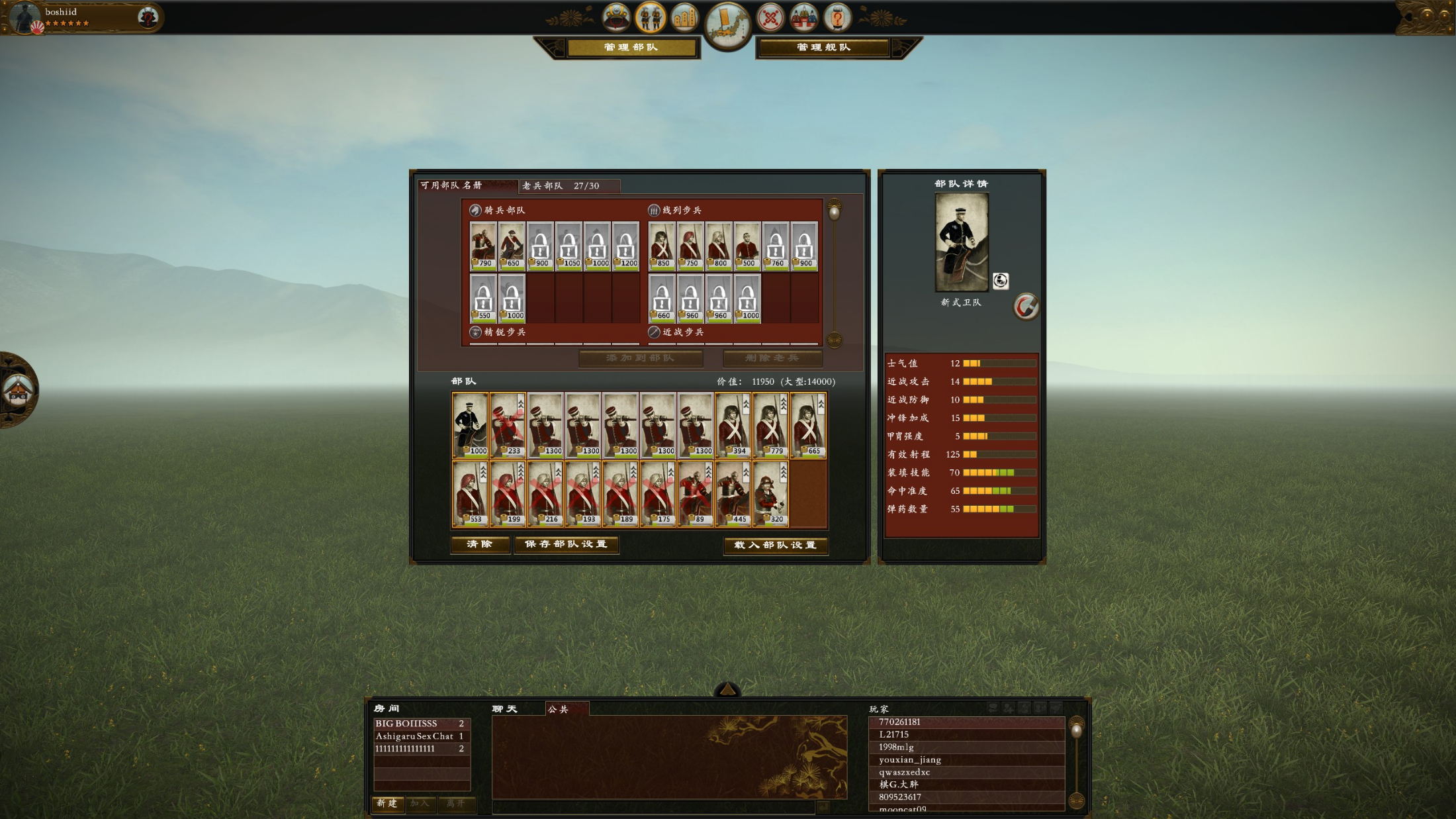1456x819 pixels.
Task: Open the 管理部队 army management panel
Action: pos(631,48)
